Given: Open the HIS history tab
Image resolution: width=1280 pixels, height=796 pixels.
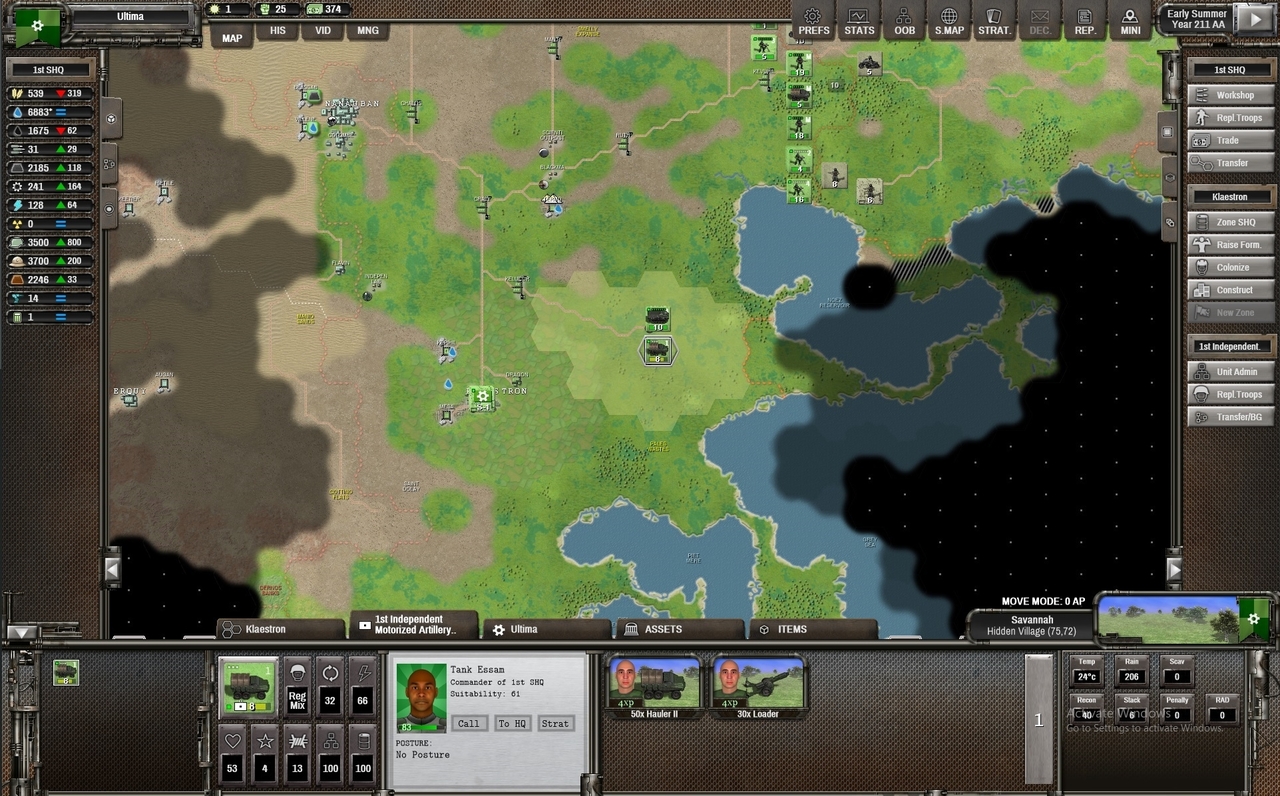Looking at the screenshot, I should tap(277, 31).
